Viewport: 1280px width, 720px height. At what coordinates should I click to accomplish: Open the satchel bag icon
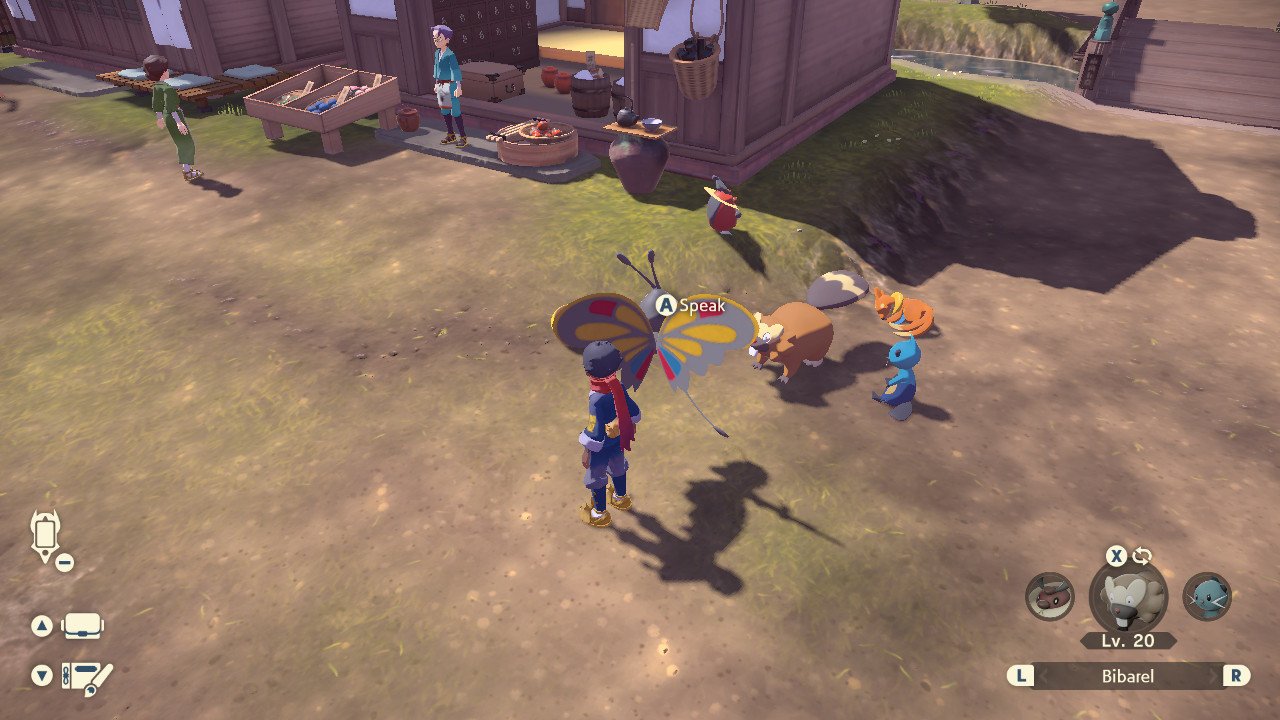(x=83, y=627)
